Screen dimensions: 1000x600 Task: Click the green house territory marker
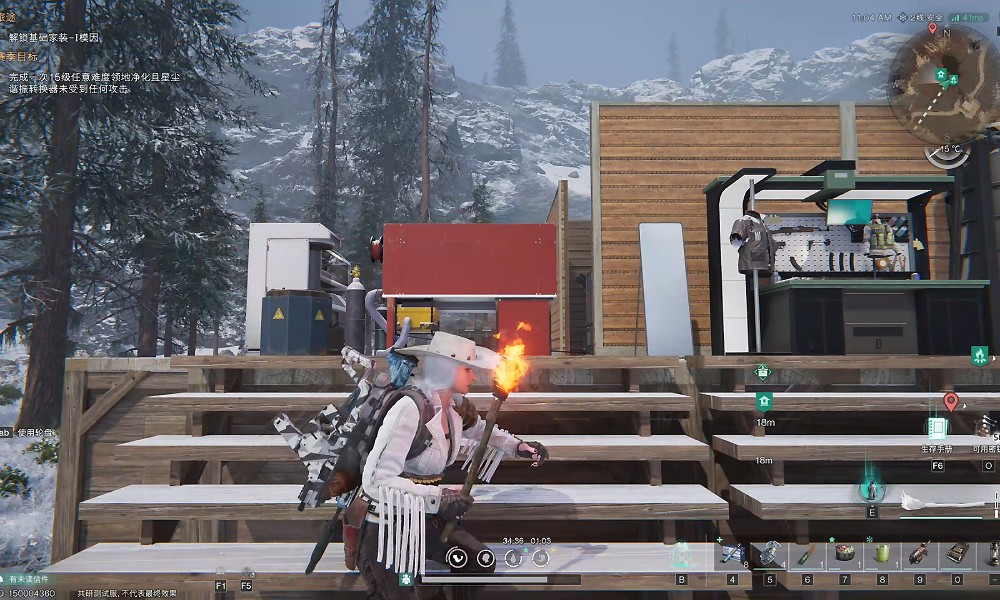[x=764, y=402]
